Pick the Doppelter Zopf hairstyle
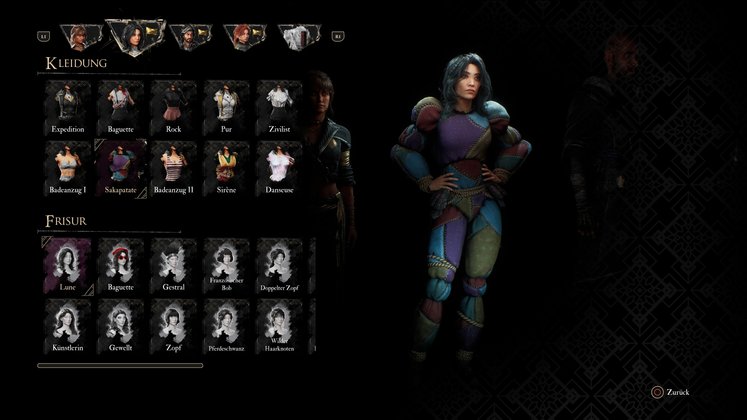The image size is (747, 420). pyautogui.click(x=279, y=265)
